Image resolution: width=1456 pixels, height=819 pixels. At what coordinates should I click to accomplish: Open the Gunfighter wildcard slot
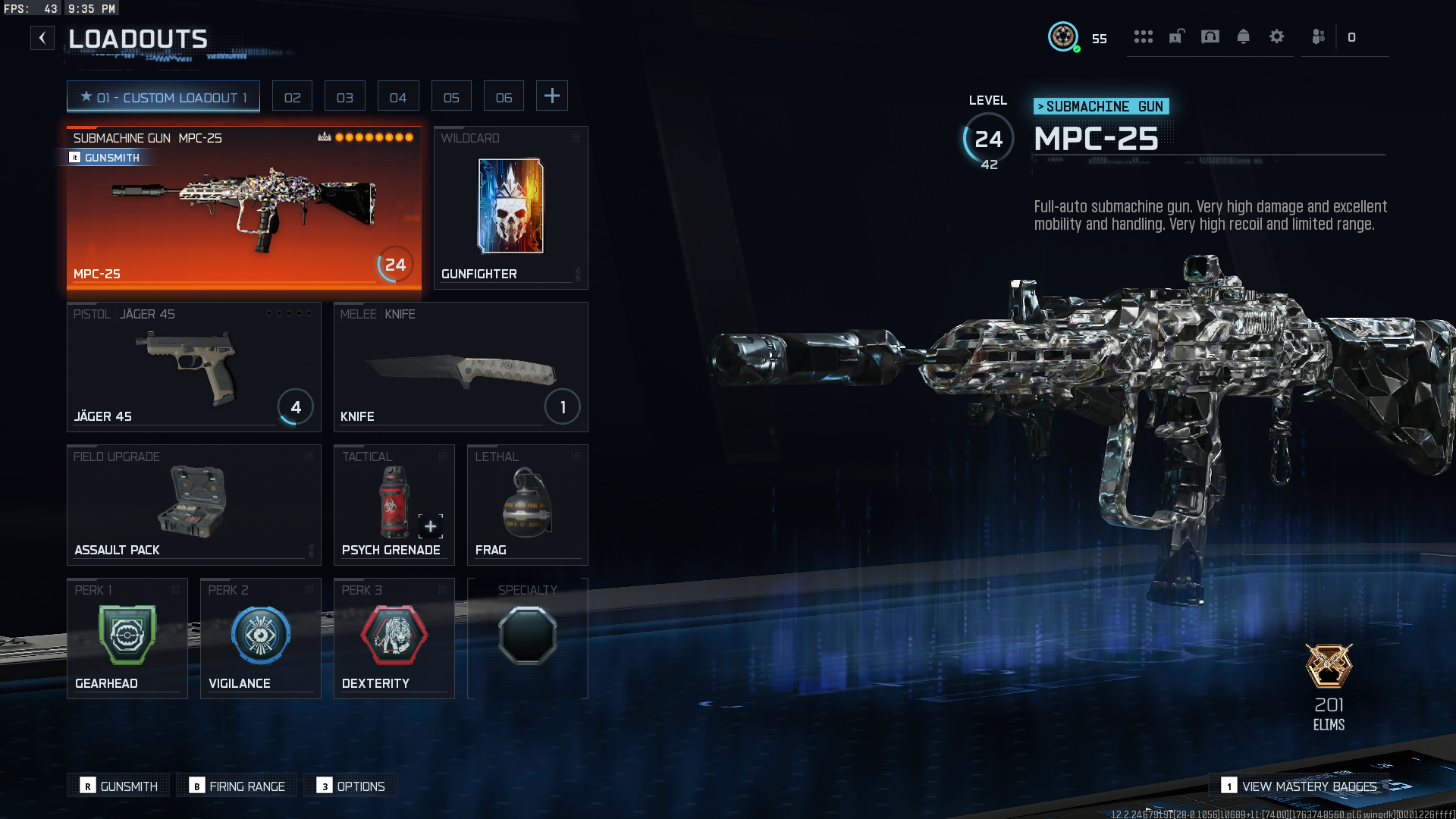510,208
